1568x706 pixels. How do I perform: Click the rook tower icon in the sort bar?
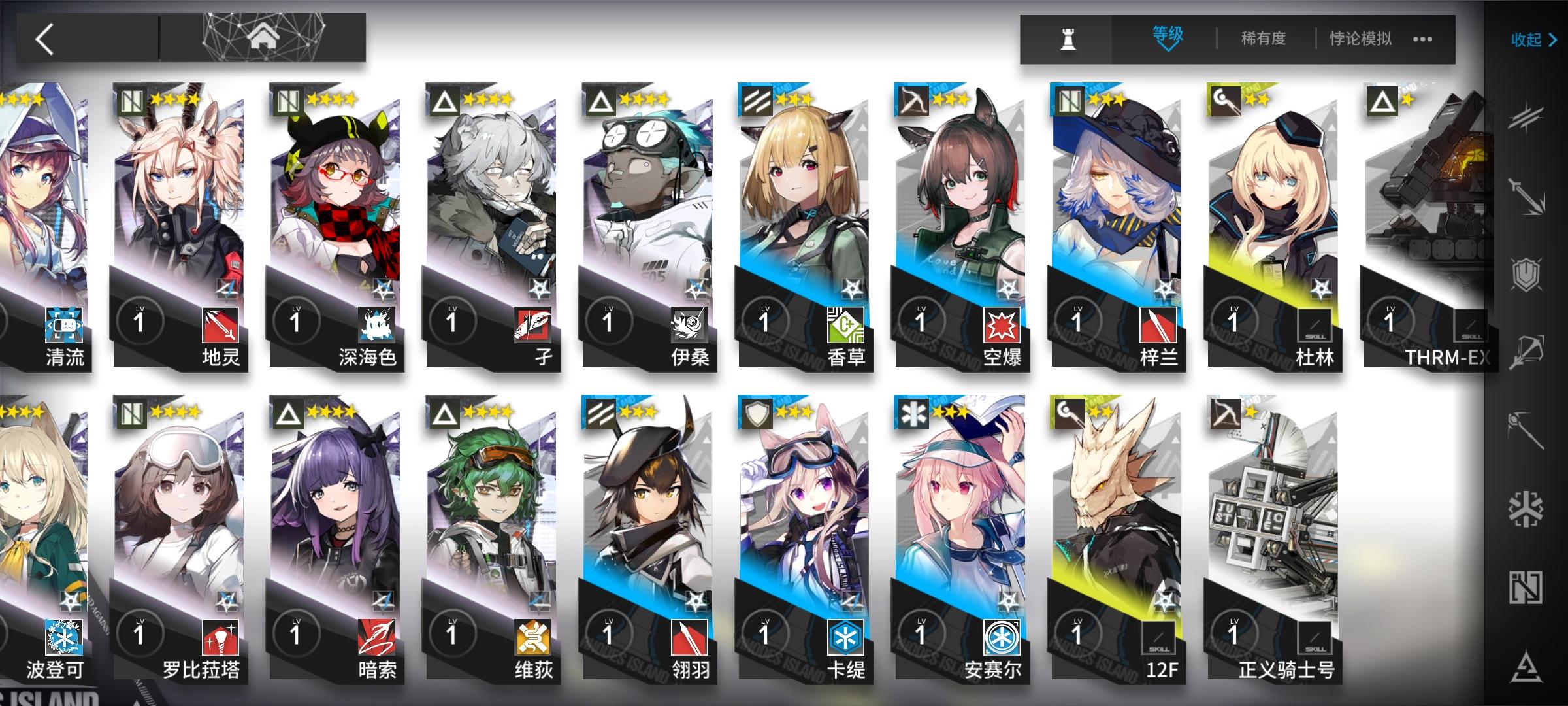[1068, 39]
